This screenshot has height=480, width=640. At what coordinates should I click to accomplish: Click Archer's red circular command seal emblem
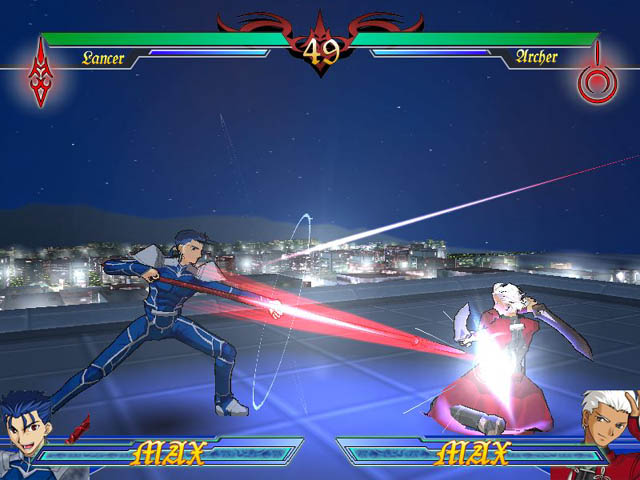598,76
